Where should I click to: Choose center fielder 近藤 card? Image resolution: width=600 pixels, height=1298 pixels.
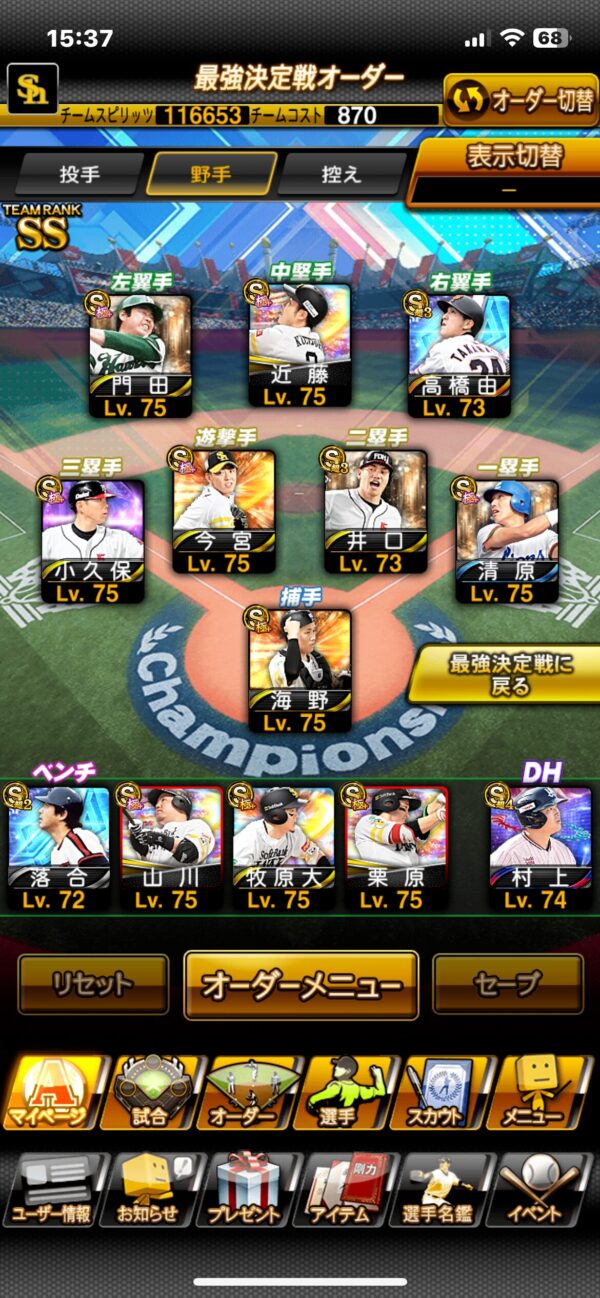pyautogui.click(x=299, y=346)
